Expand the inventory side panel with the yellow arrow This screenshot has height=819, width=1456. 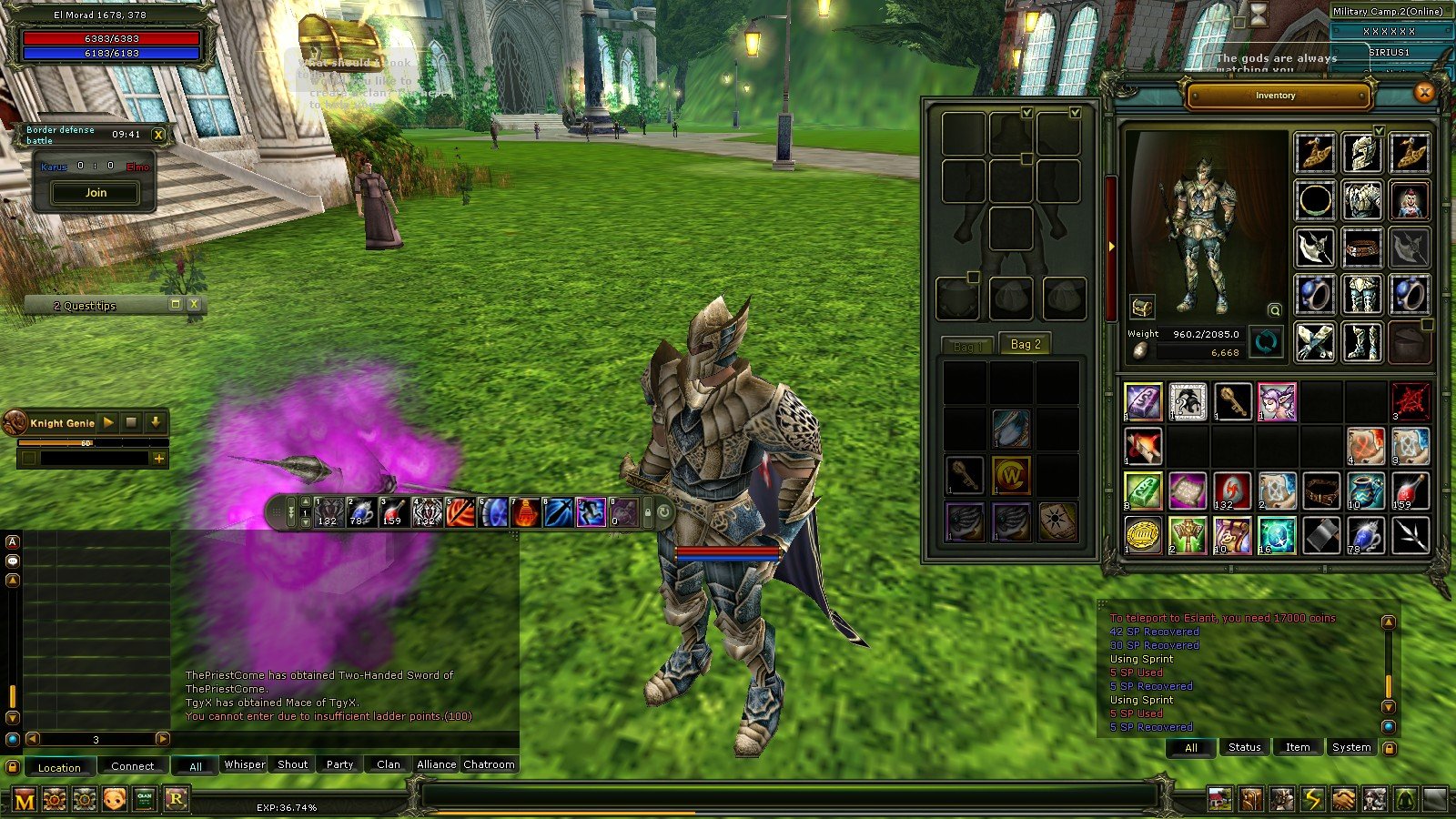[1112, 245]
